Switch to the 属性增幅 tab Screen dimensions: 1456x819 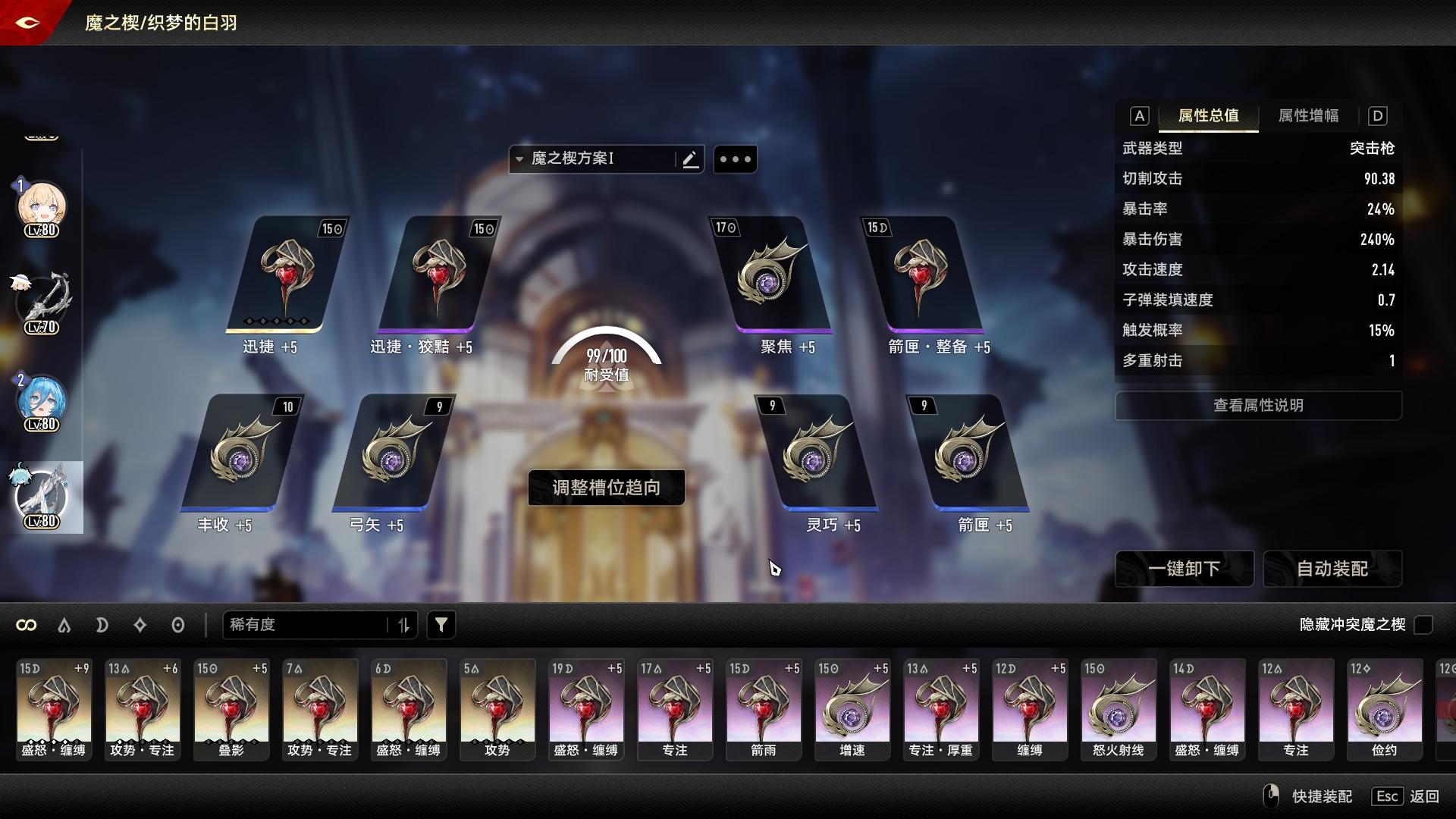(1308, 116)
